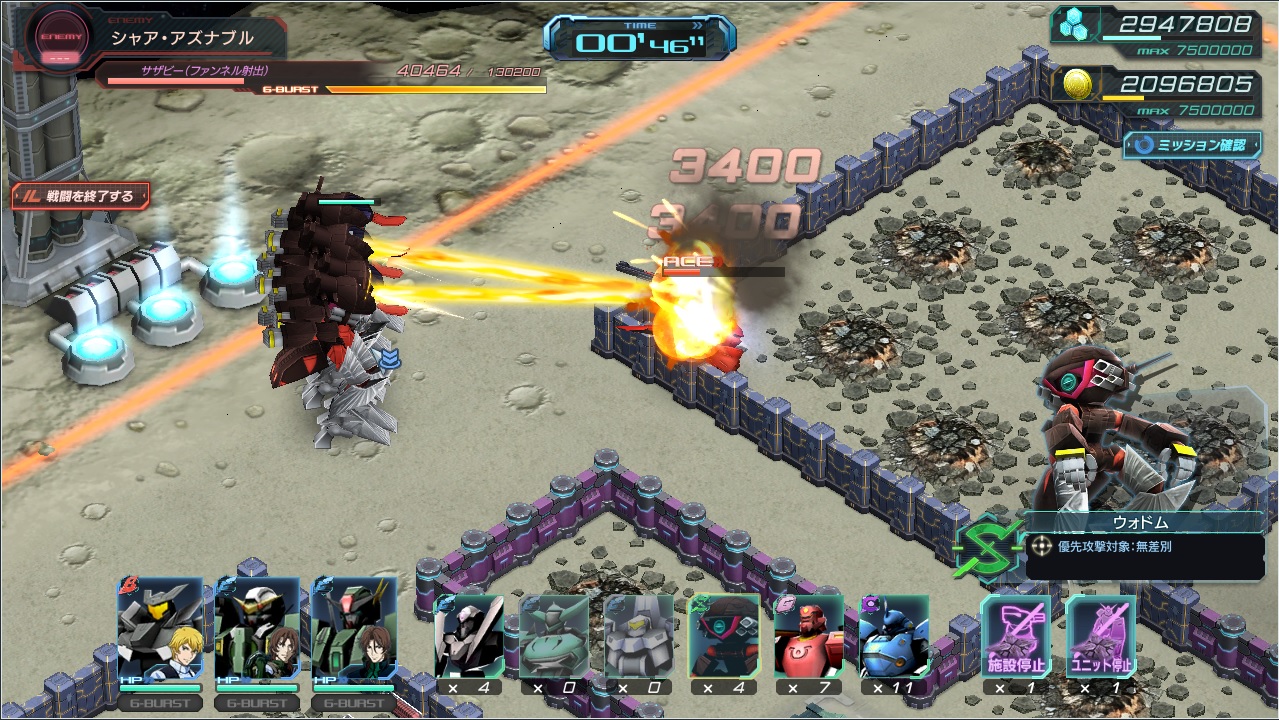Toggle the green S swap icon beside ウォドム
The image size is (1279, 720).
click(987, 547)
